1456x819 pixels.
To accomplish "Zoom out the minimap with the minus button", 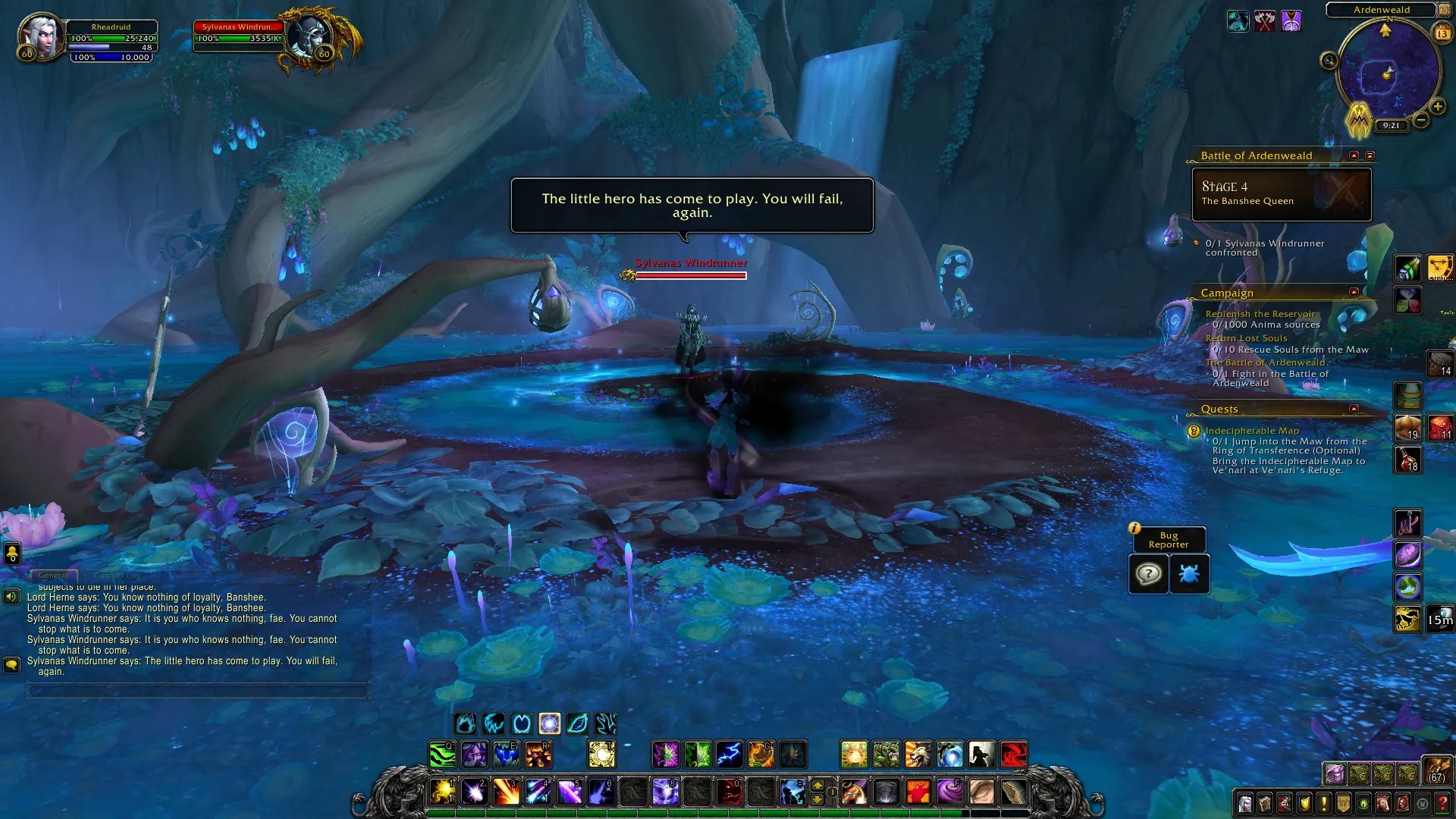I will (x=1421, y=120).
